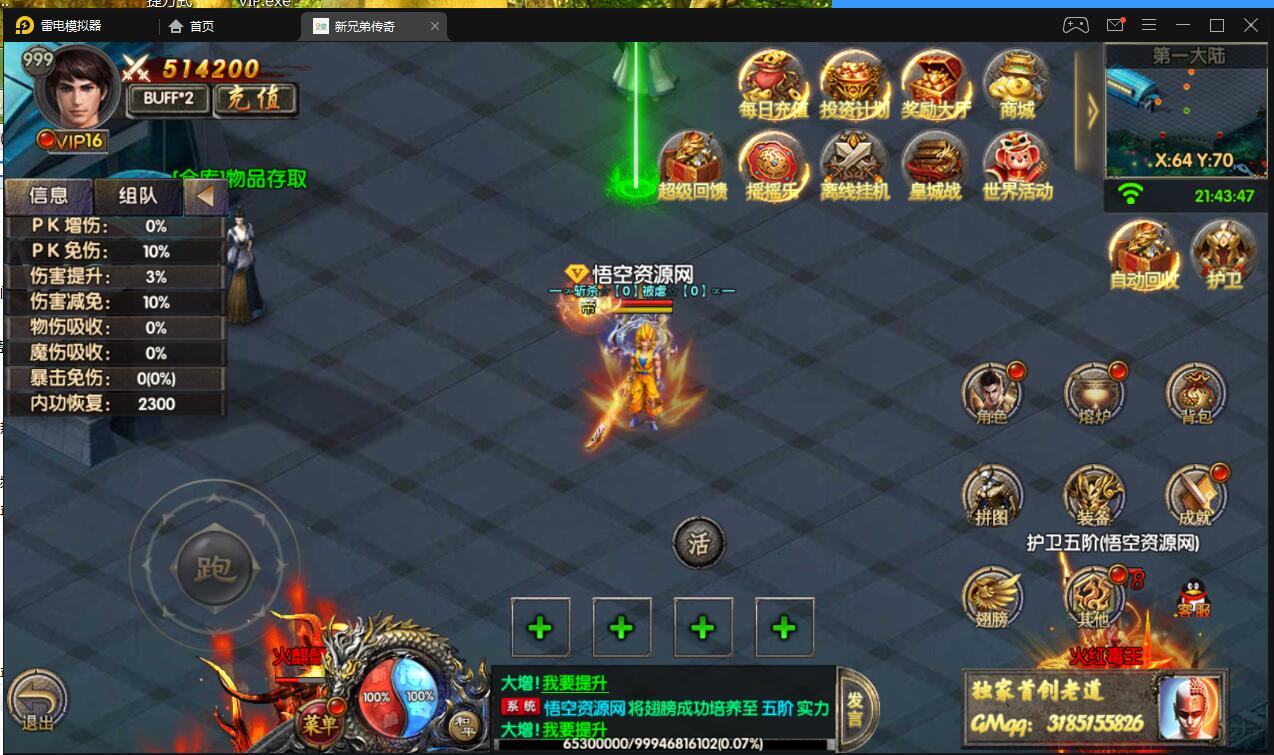
Task: Toggle 自动回收 auto recycle
Action: tap(1143, 254)
